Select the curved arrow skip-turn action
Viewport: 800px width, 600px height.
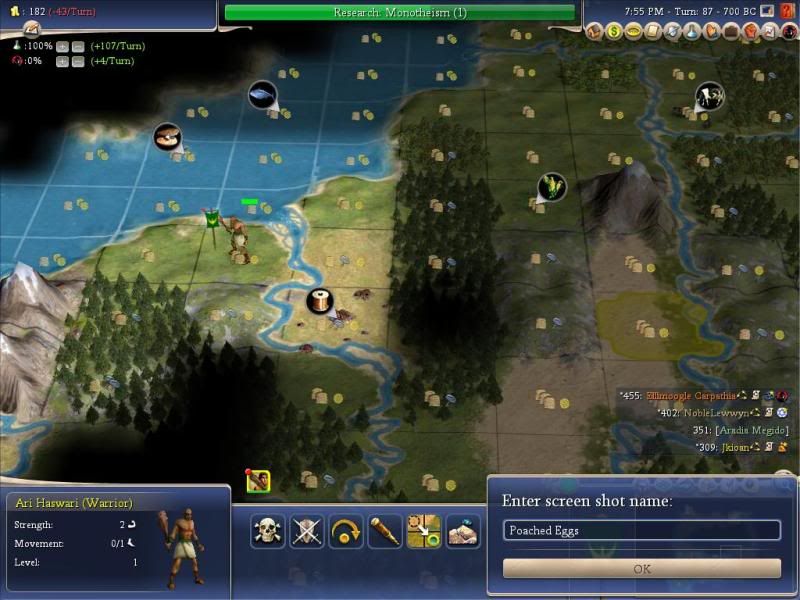(x=345, y=530)
